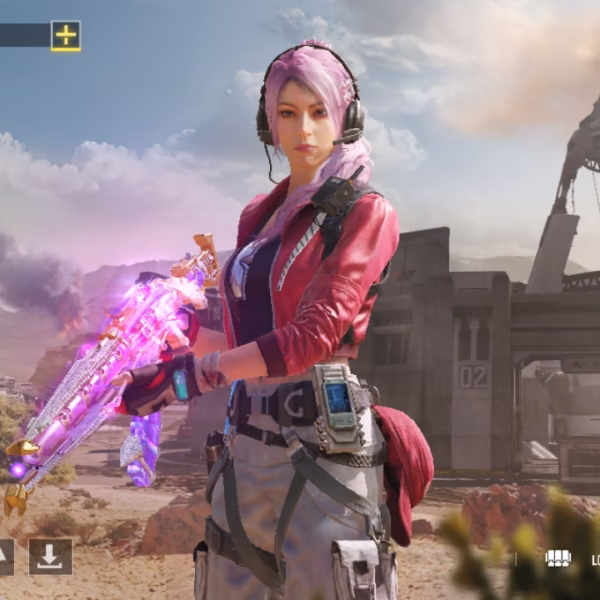Tap the partially visible up-arrow button
Viewport: 600px width, 600px height.
[5, 556]
